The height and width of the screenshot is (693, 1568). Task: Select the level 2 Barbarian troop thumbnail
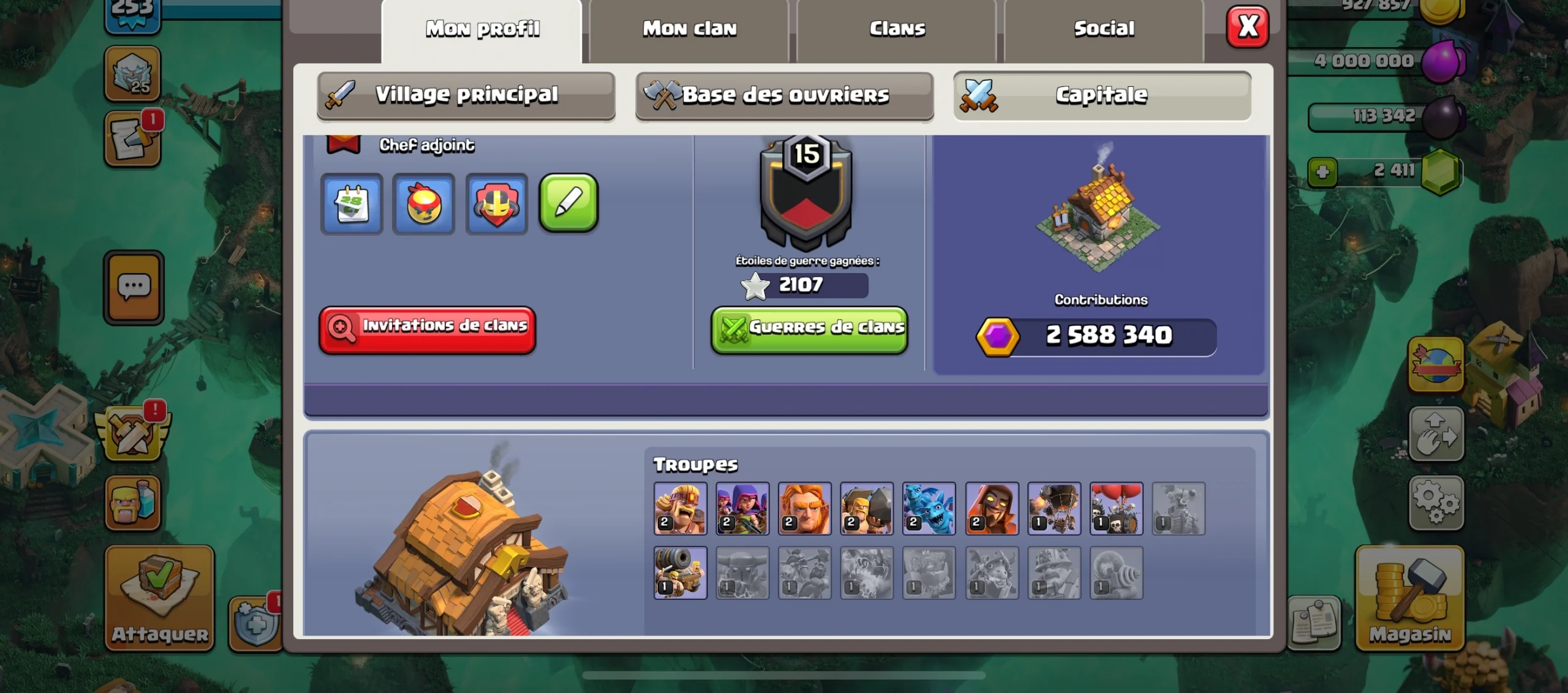click(x=680, y=508)
